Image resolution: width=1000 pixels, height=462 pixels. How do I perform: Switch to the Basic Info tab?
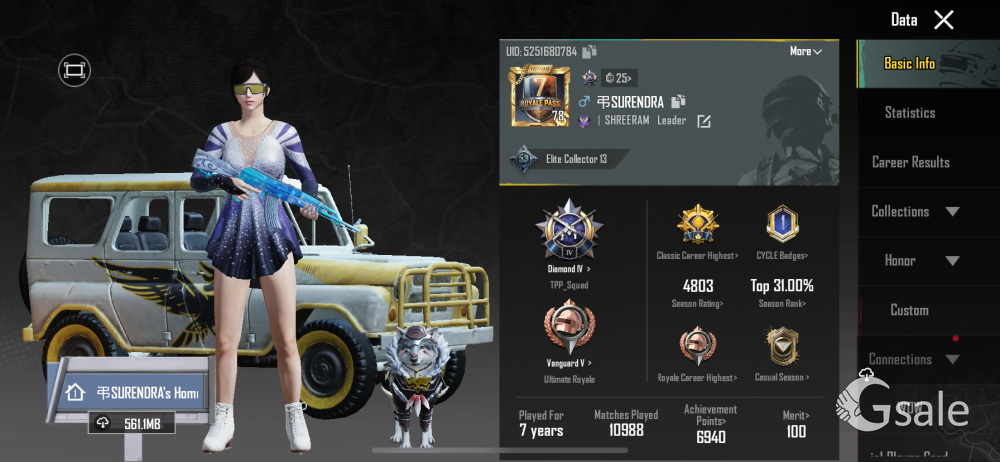pos(909,63)
